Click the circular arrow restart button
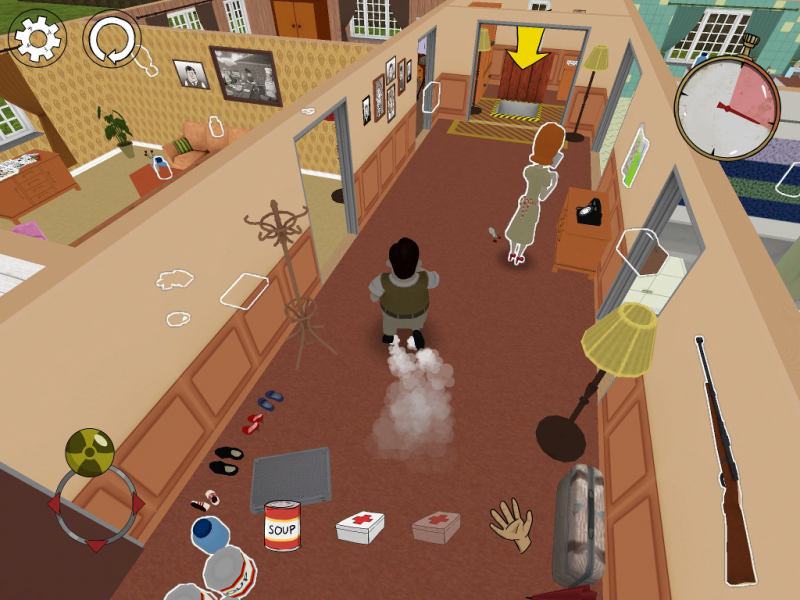This screenshot has height=600, width=800. pos(110,40)
